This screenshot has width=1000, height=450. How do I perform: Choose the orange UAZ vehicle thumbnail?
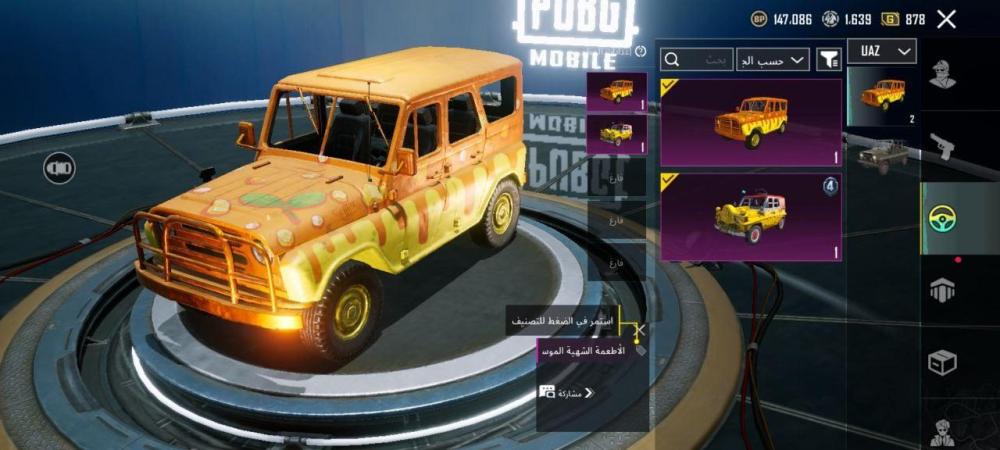click(882, 96)
